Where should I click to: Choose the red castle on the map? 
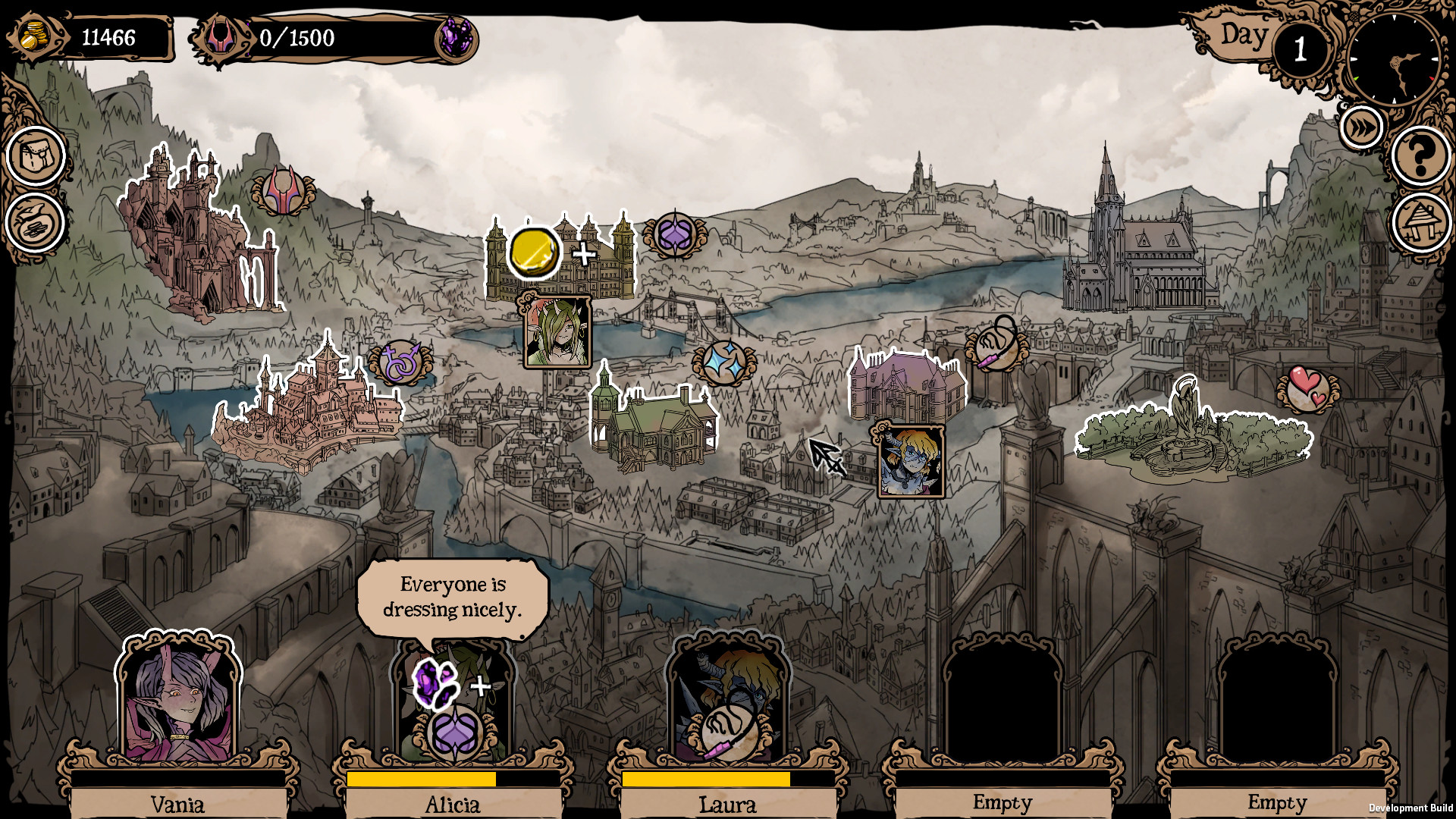[199, 235]
